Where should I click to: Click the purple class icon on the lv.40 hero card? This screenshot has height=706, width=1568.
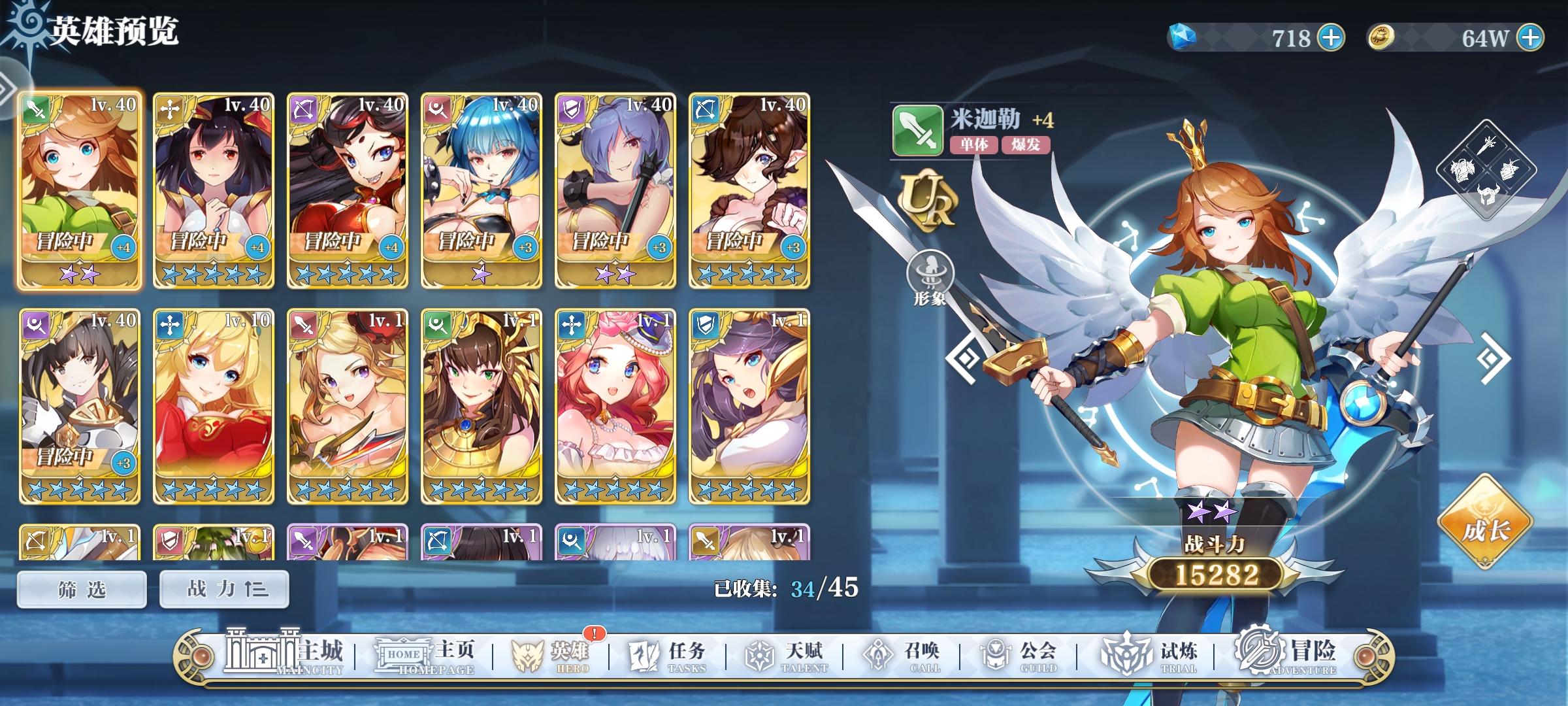[570, 108]
